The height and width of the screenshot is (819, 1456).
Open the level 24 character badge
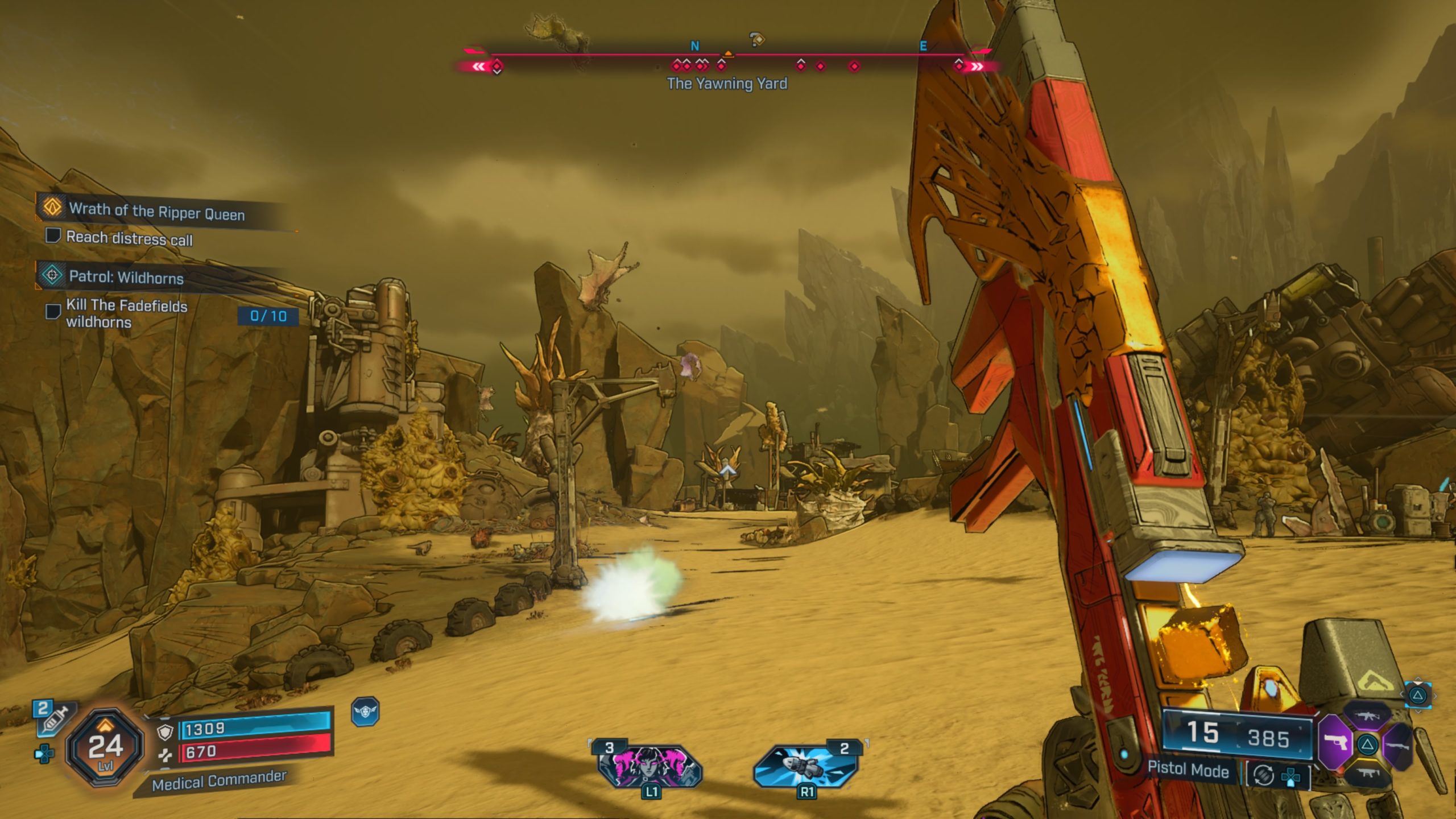[105, 747]
